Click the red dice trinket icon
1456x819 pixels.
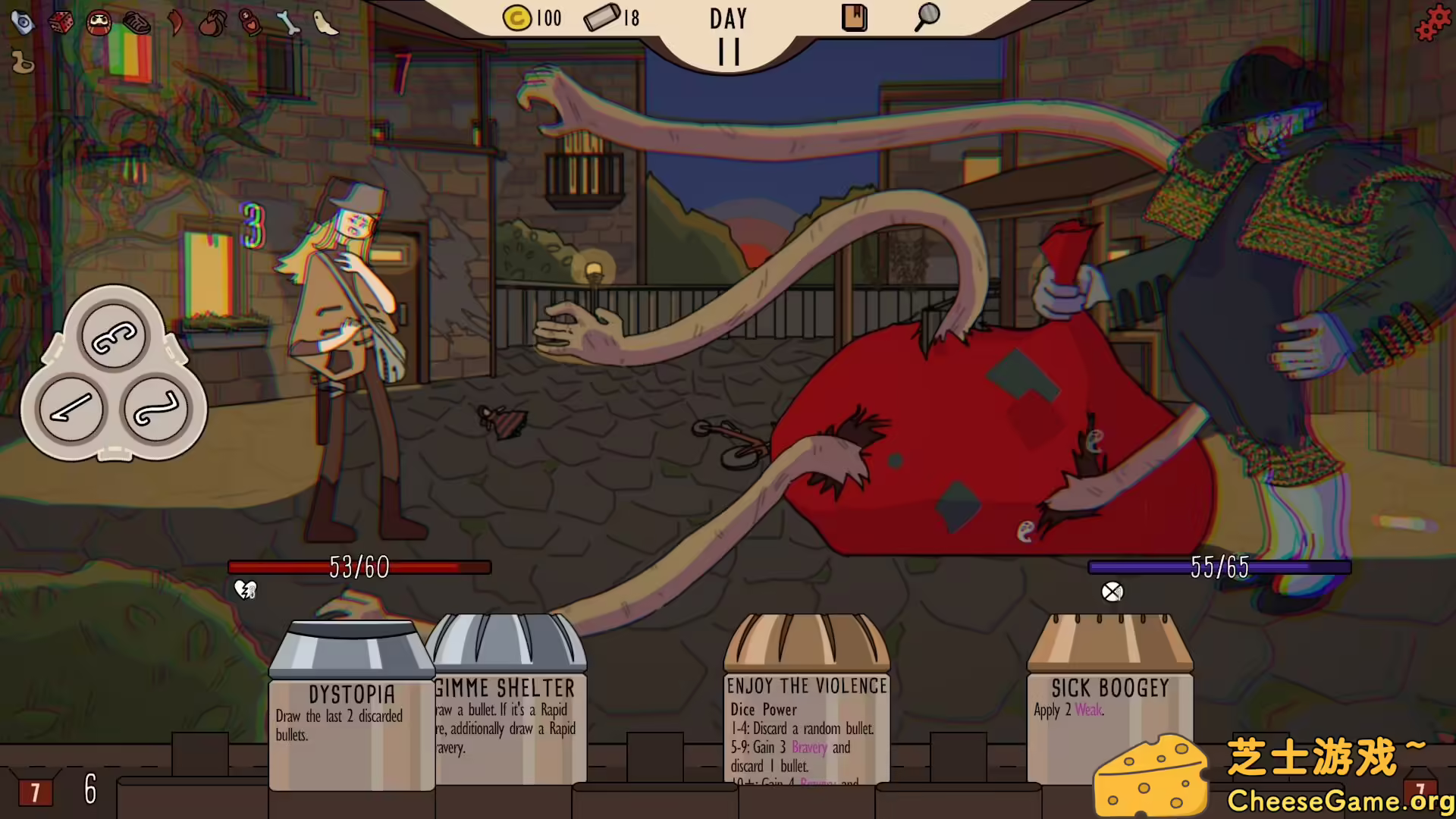[61, 22]
